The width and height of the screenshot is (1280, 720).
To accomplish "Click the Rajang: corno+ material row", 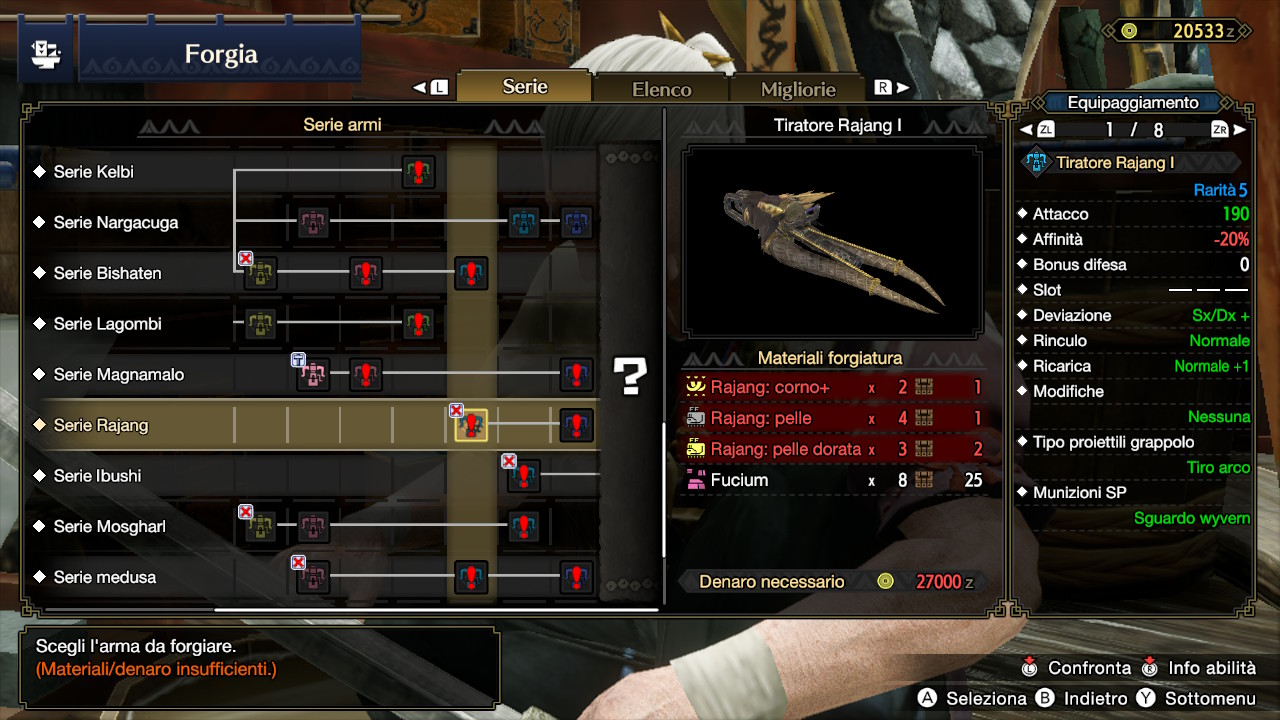I will [832, 387].
